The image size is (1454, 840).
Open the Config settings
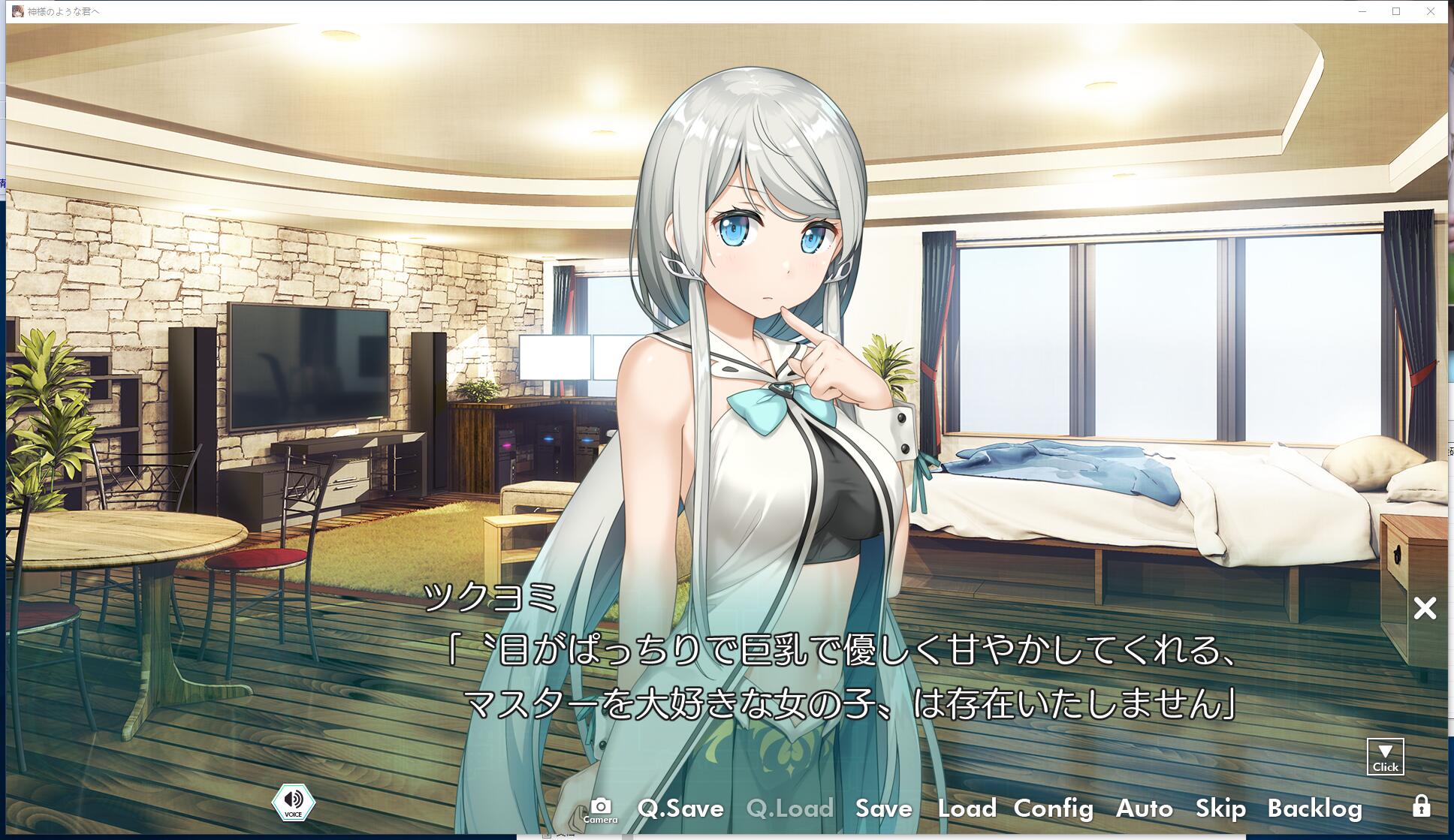click(x=1053, y=808)
